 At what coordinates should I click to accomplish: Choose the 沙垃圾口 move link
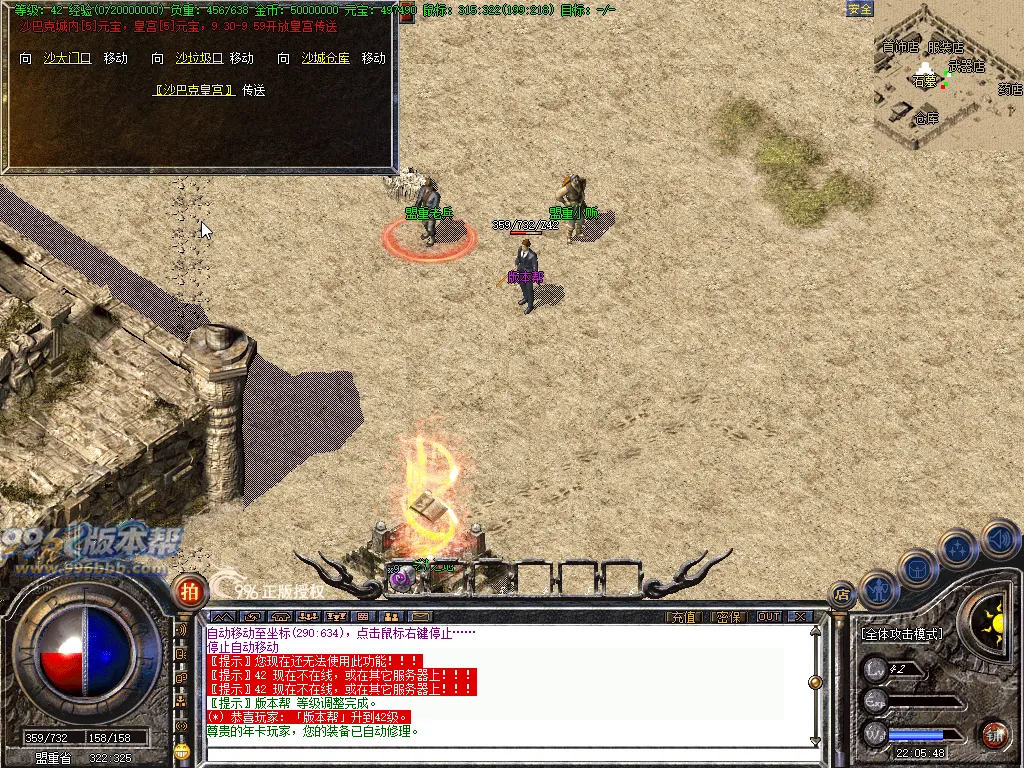coord(199,59)
